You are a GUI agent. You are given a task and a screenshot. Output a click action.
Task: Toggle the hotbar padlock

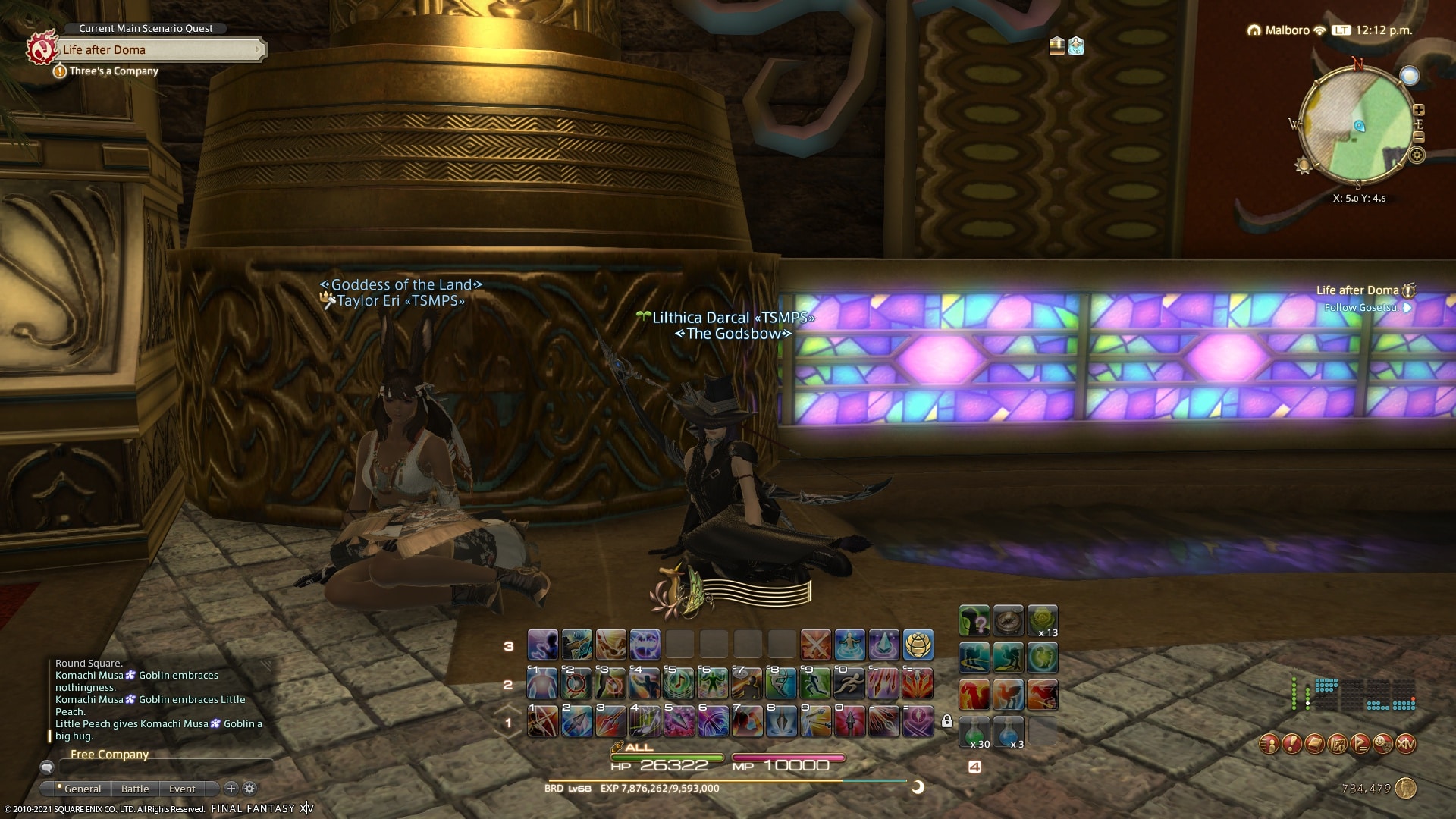coord(947,721)
